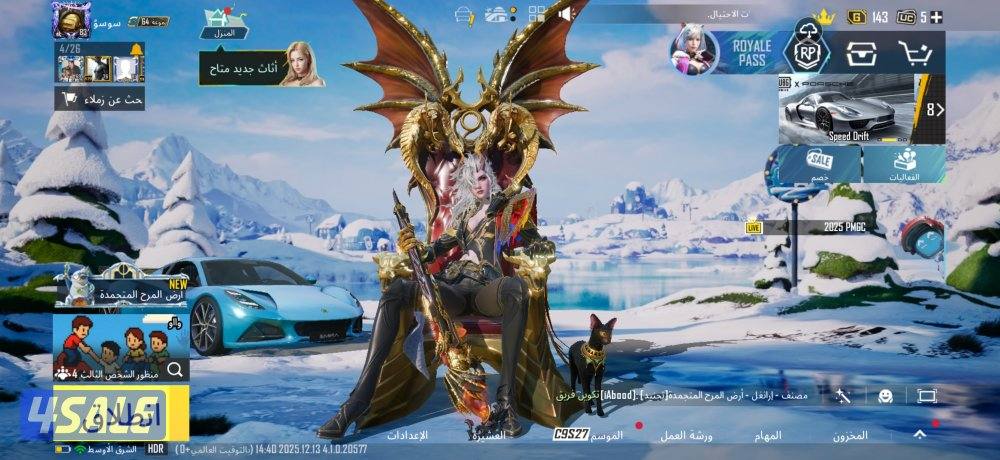1000x460 pixels.
Task: Open the Workshop (ورشة العمل) tab
Action: tap(689, 435)
